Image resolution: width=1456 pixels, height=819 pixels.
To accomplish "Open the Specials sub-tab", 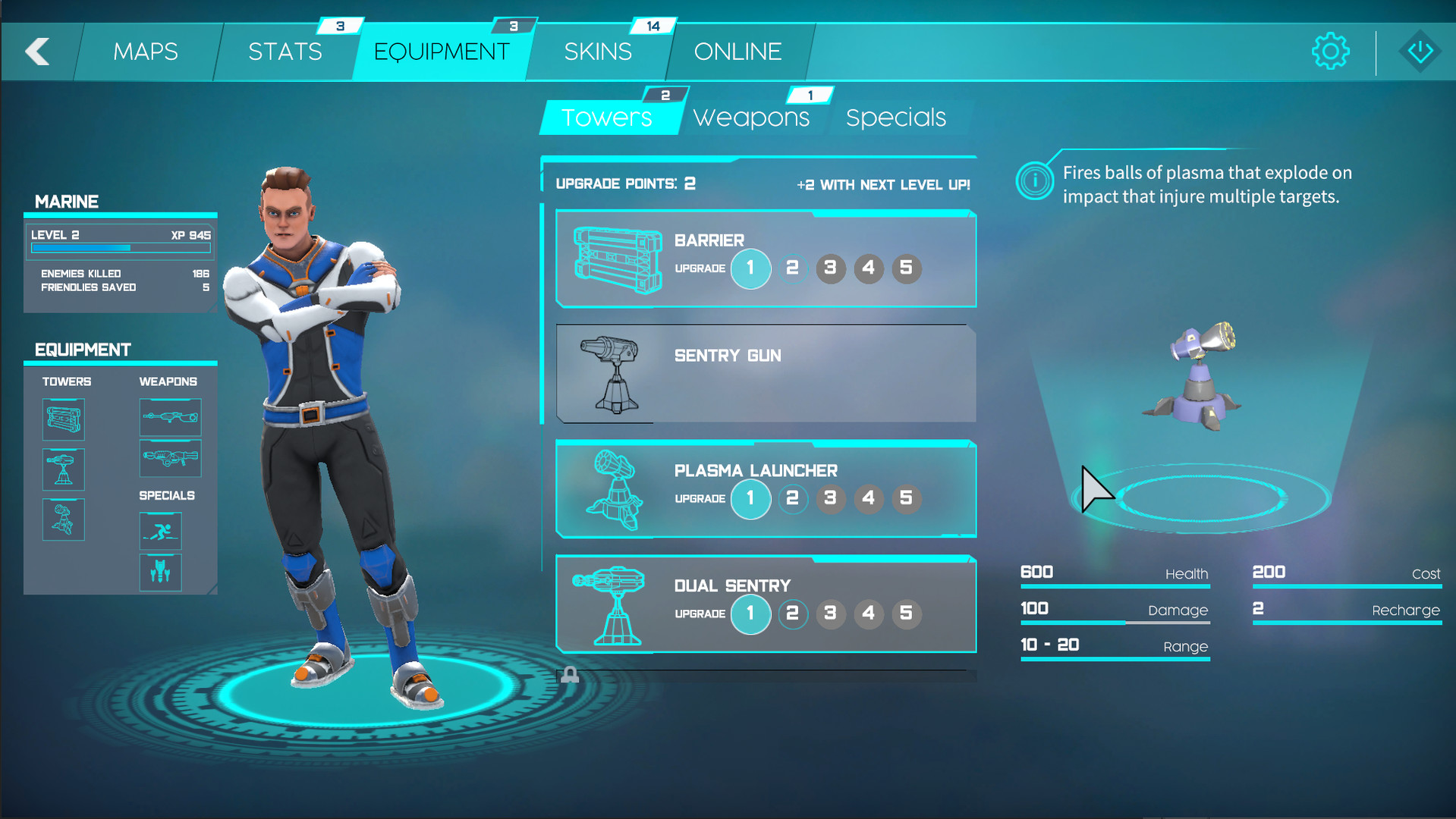I will 896,118.
